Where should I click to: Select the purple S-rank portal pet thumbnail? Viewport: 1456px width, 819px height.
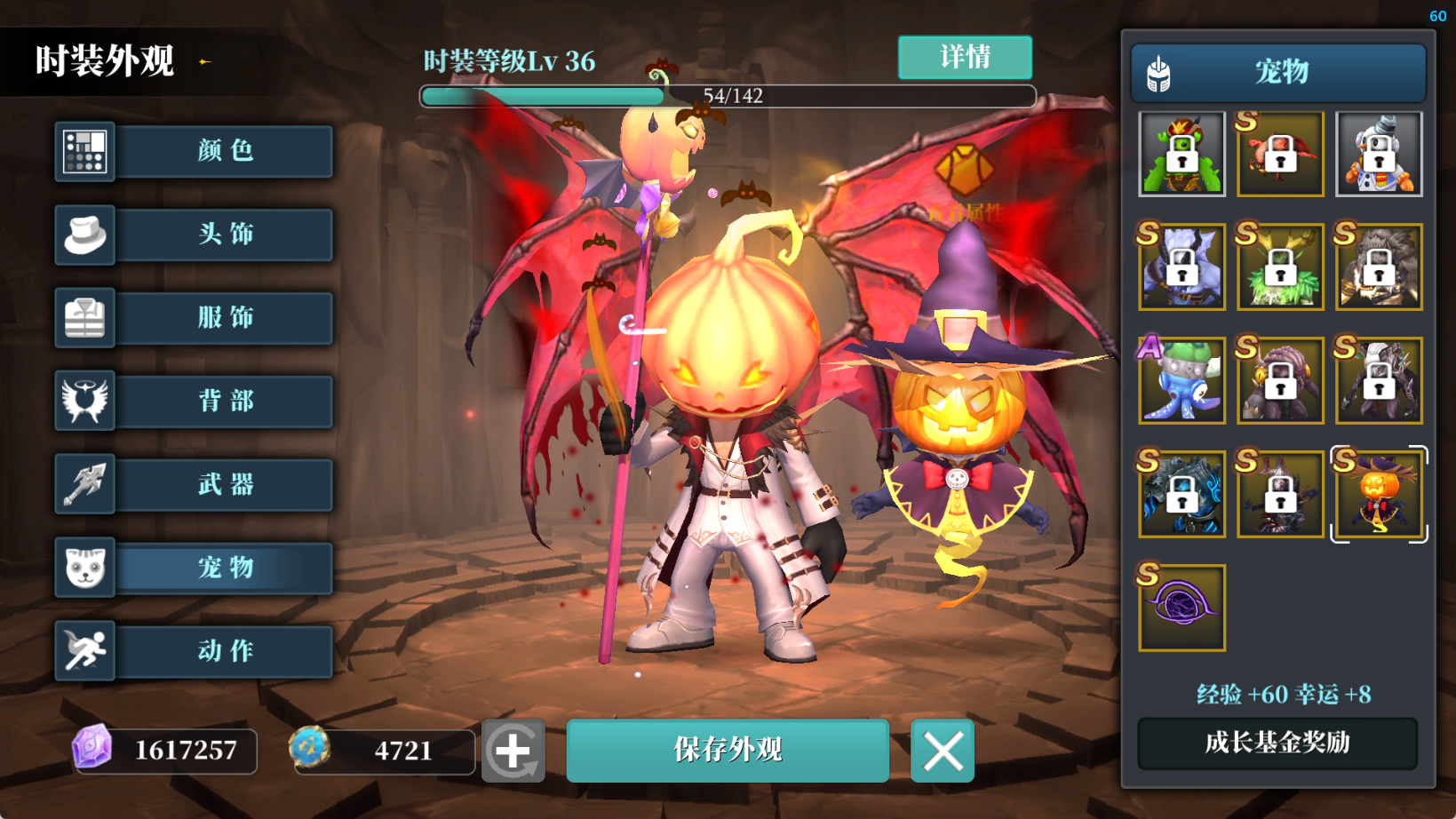[1182, 608]
